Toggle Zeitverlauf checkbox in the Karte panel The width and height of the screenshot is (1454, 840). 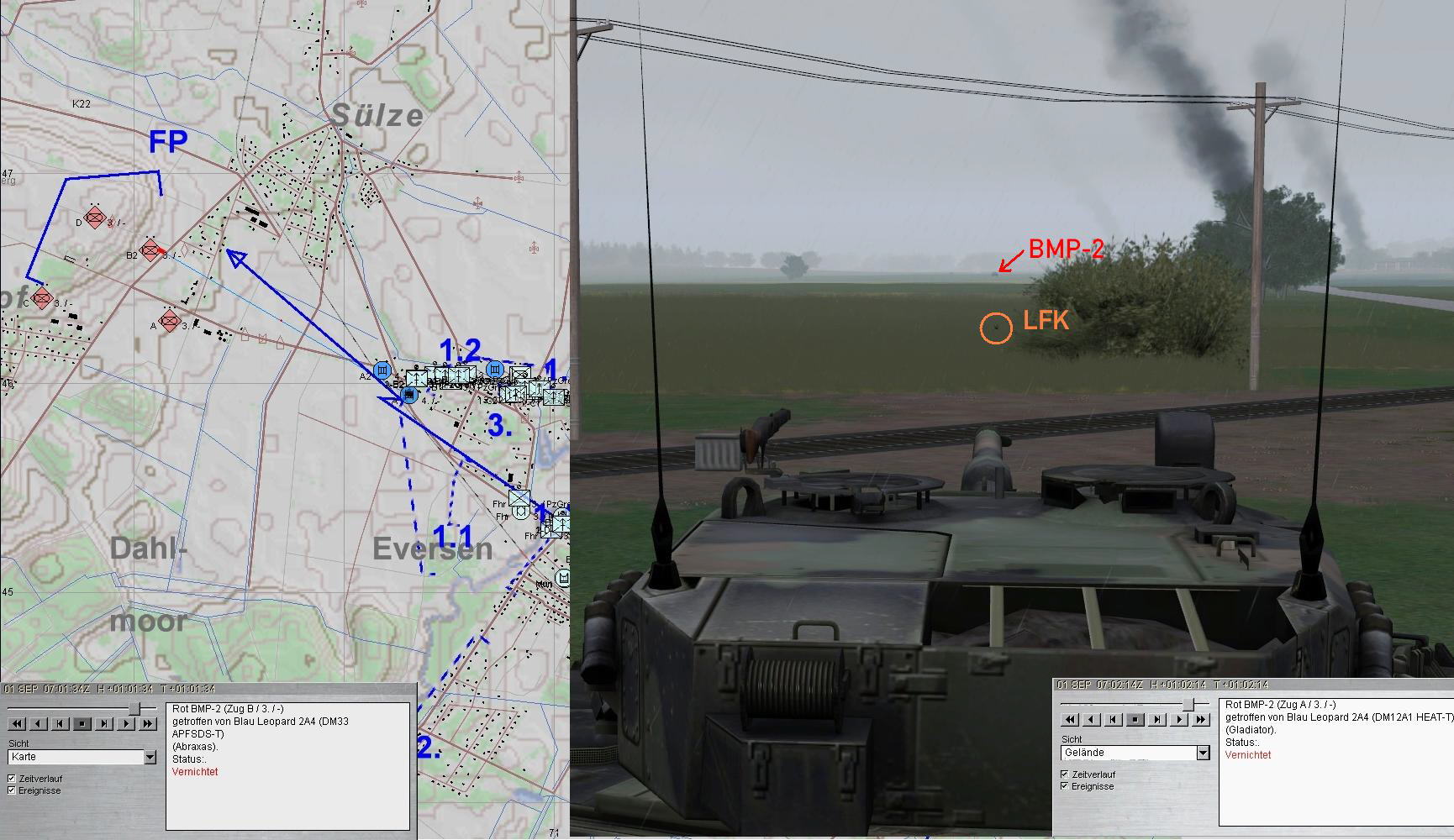pyautogui.click(x=12, y=779)
